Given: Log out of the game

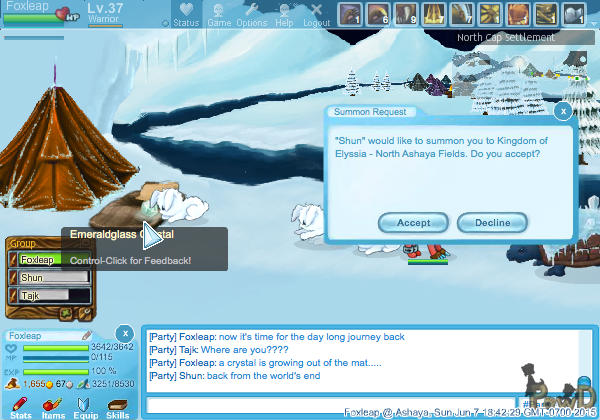Looking at the screenshot, I should click(x=316, y=15).
